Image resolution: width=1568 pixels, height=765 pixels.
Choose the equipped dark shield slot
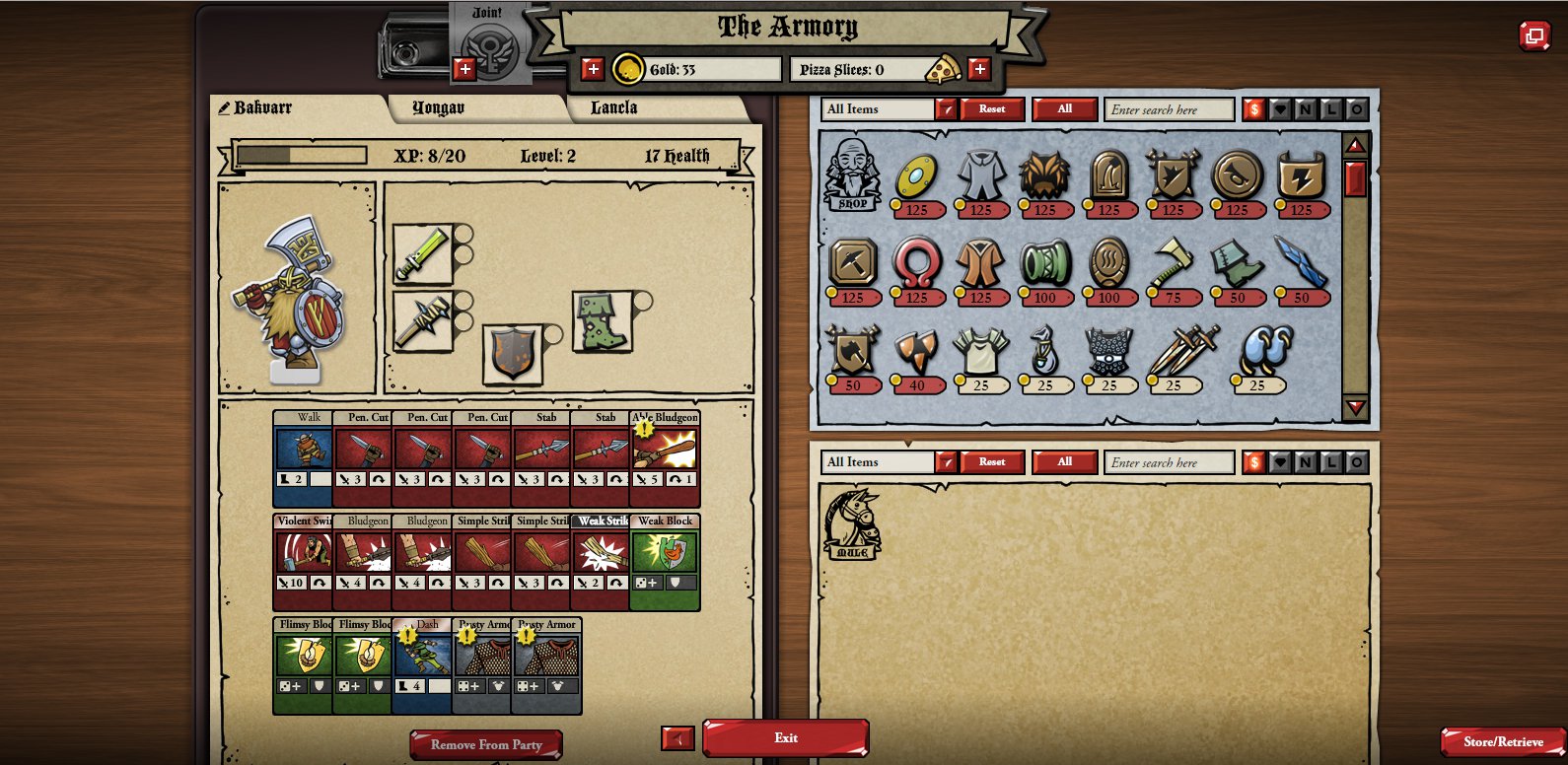(x=513, y=353)
